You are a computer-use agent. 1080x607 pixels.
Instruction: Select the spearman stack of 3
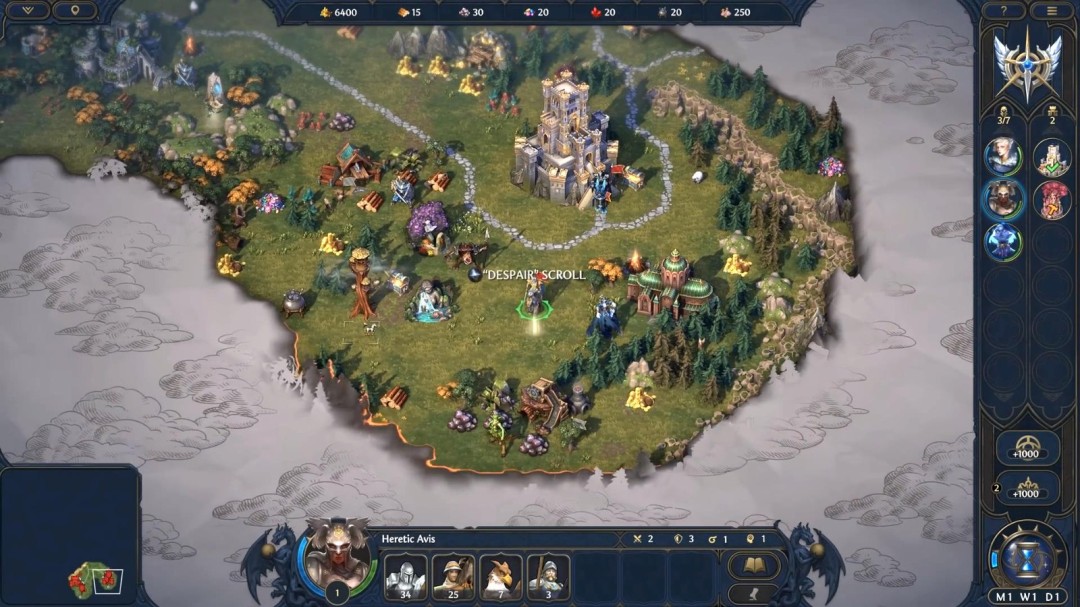pos(548,576)
